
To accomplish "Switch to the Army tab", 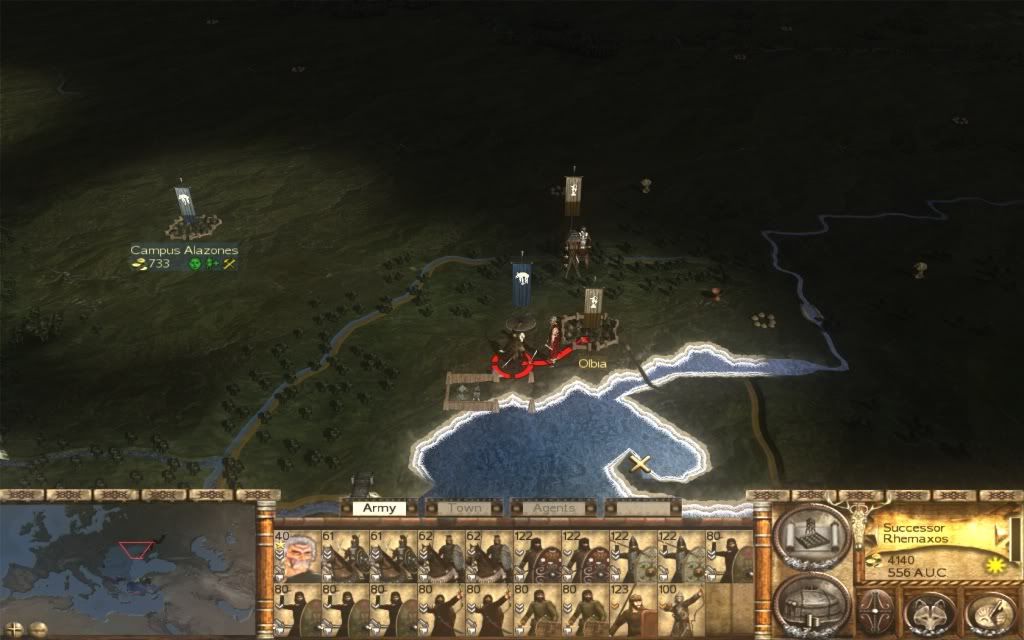I will (x=379, y=508).
